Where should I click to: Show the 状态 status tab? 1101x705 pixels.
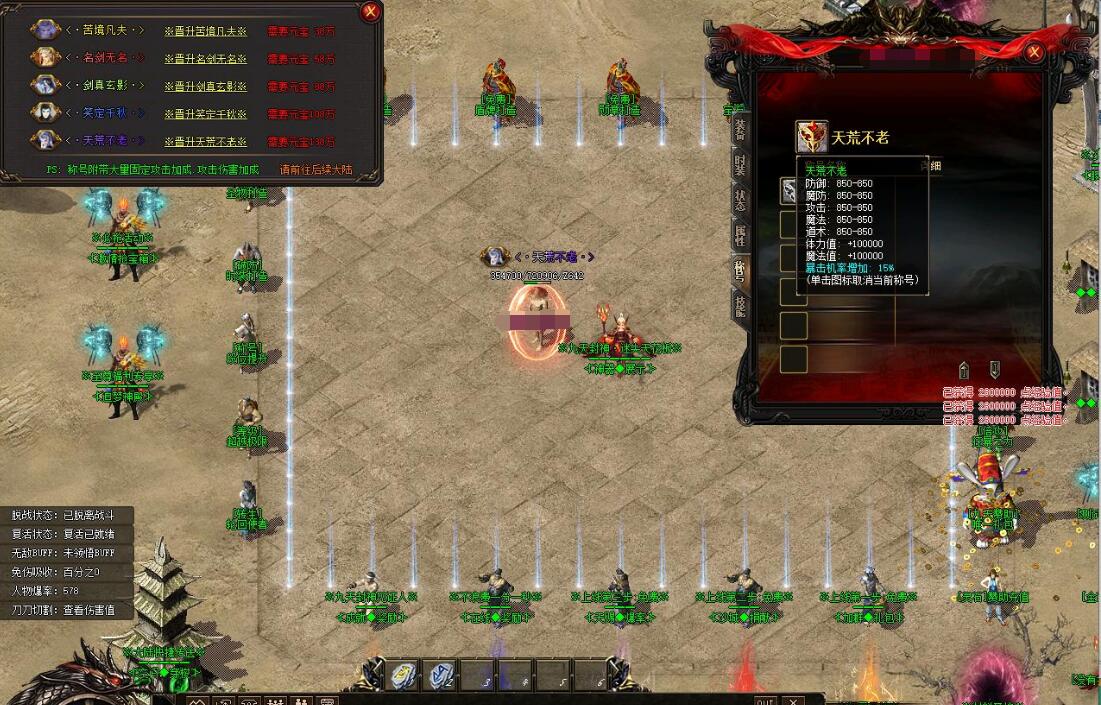(740, 201)
